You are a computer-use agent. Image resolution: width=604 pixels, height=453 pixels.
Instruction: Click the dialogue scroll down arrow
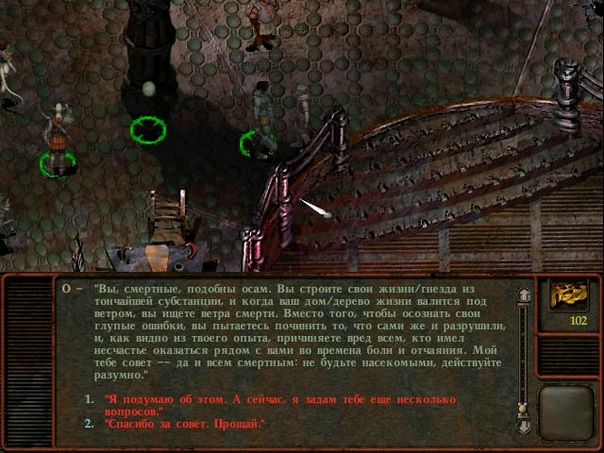[x=522, y=427]
